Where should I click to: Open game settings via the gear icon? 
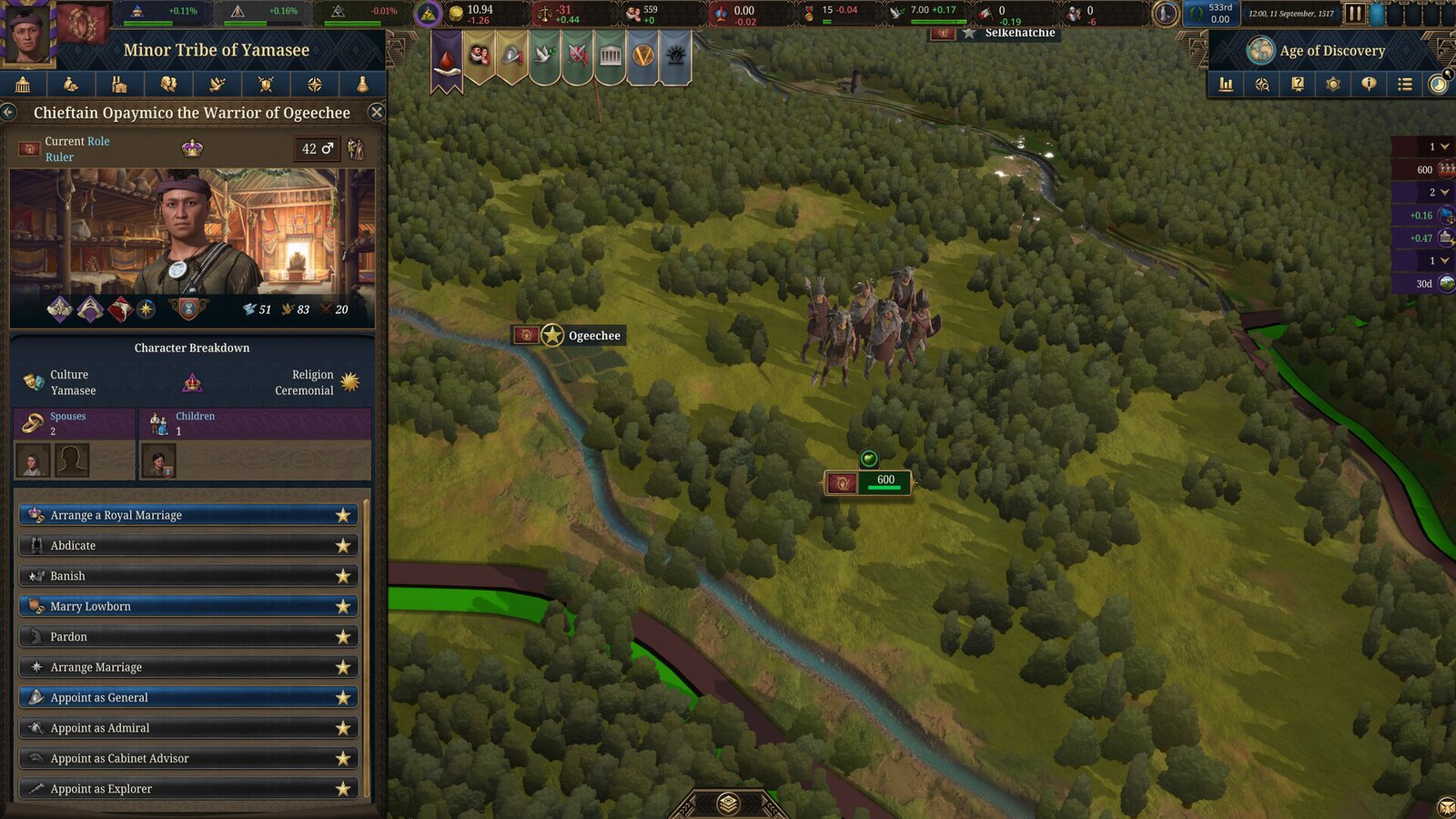pos(1333,85)
